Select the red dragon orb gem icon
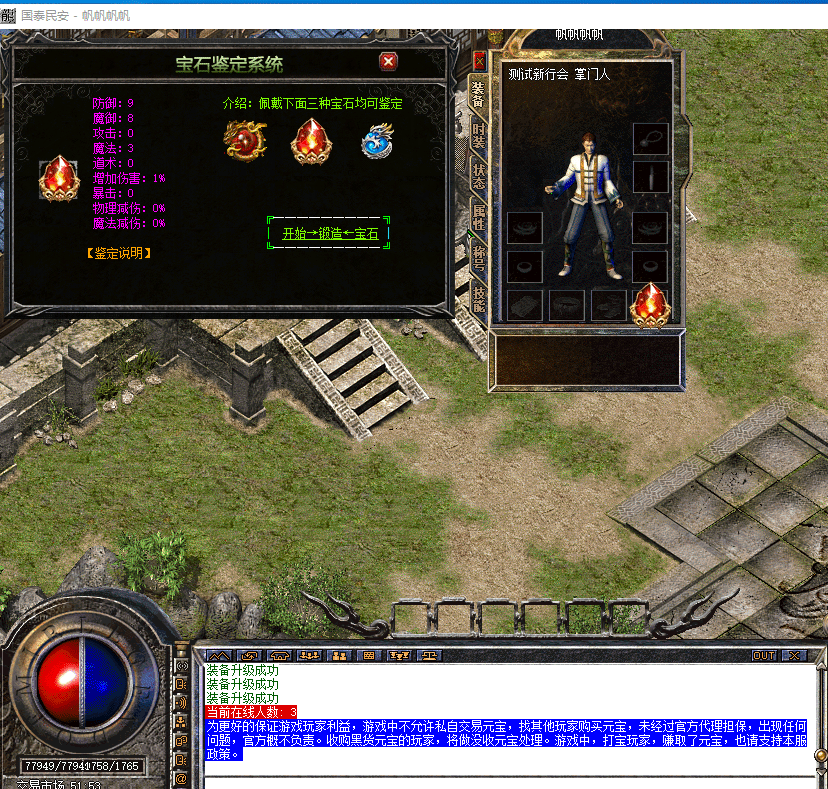The width and height of the screenshot is (828, 789). coord(244,141)
